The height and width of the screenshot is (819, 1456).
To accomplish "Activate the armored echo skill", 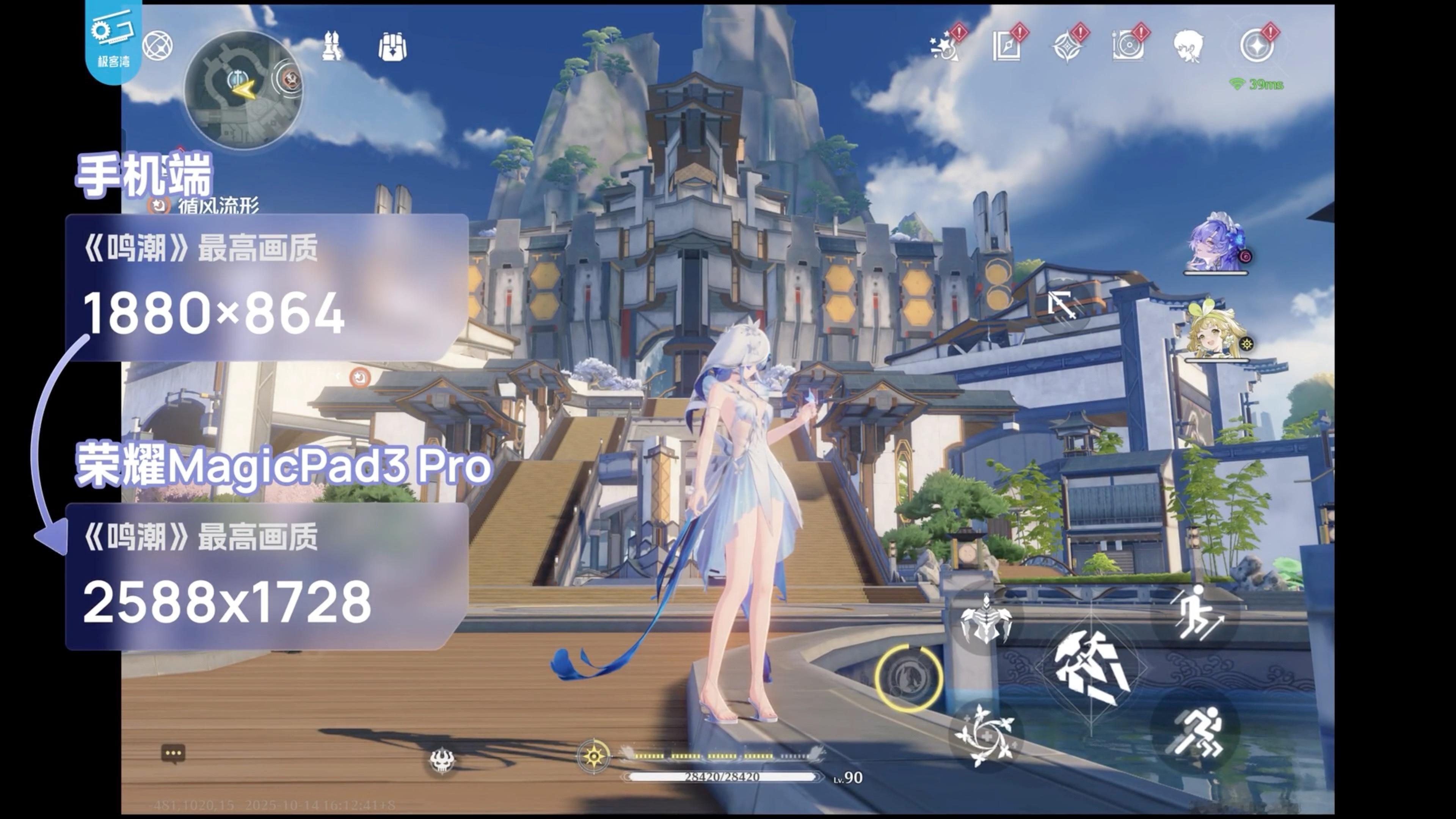I will click(986, 620).
